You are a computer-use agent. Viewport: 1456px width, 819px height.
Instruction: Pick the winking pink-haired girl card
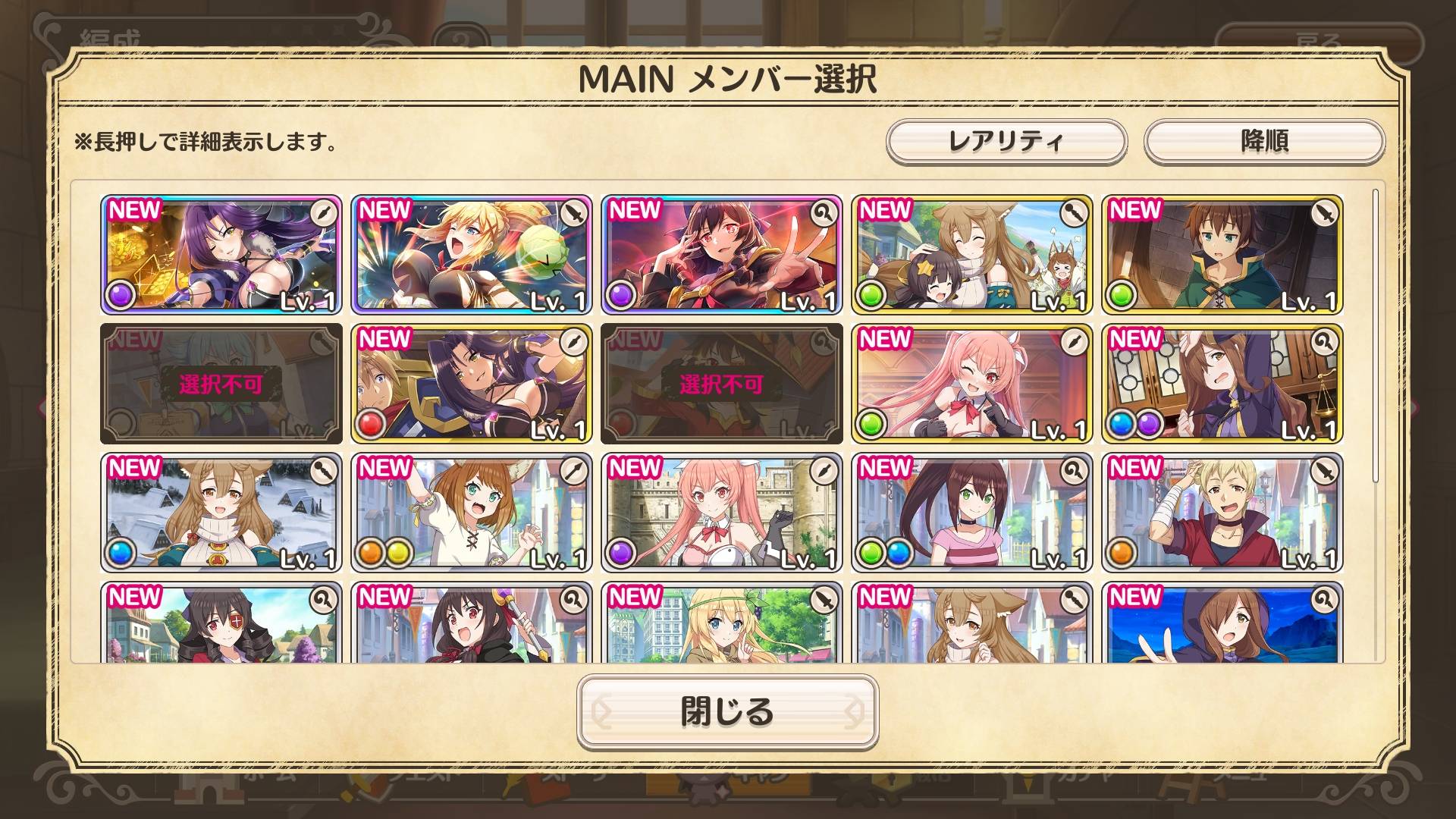971,384
